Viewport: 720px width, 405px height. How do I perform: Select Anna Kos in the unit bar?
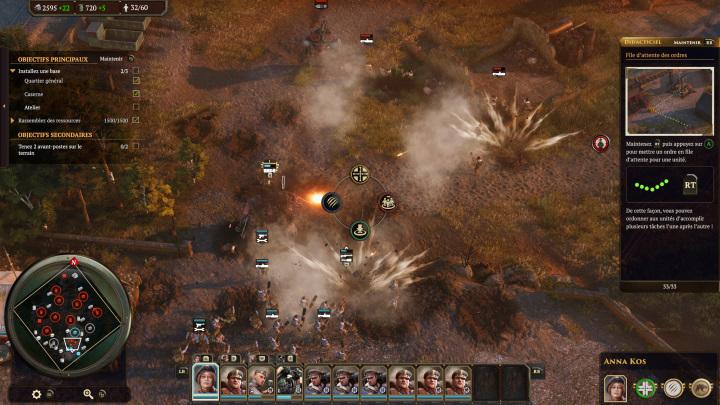205,381
